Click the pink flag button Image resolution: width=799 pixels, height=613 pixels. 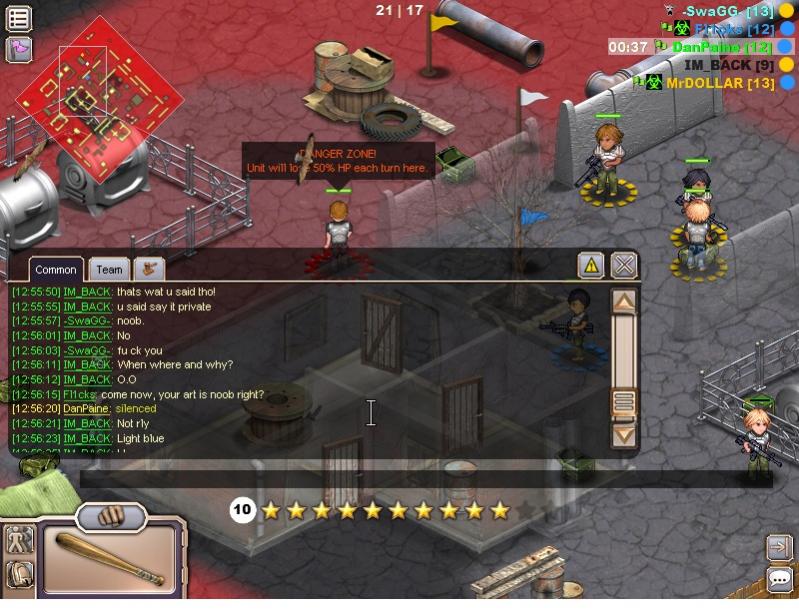click(x=19, y=48)
